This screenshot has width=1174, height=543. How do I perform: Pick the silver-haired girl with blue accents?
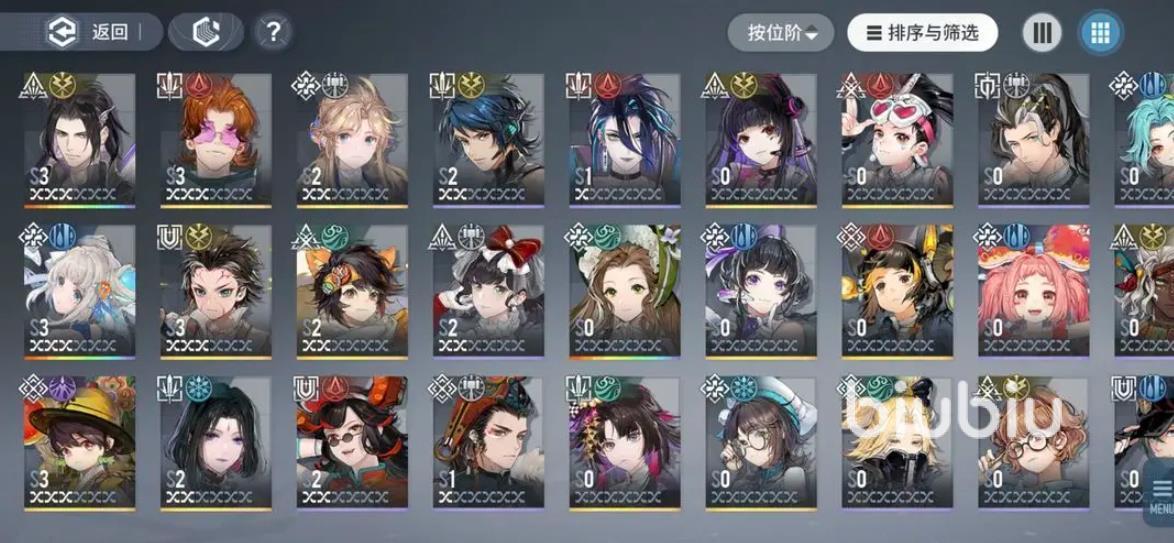pyautogui.click(x=80, y=291)
